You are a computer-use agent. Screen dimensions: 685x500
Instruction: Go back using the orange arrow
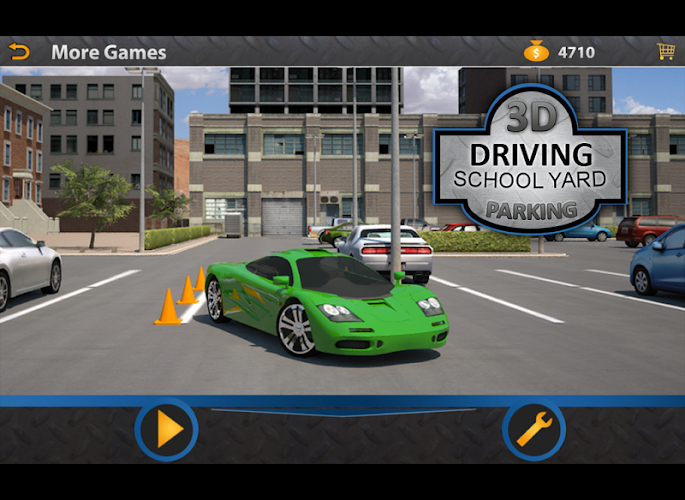coord(19,52)
